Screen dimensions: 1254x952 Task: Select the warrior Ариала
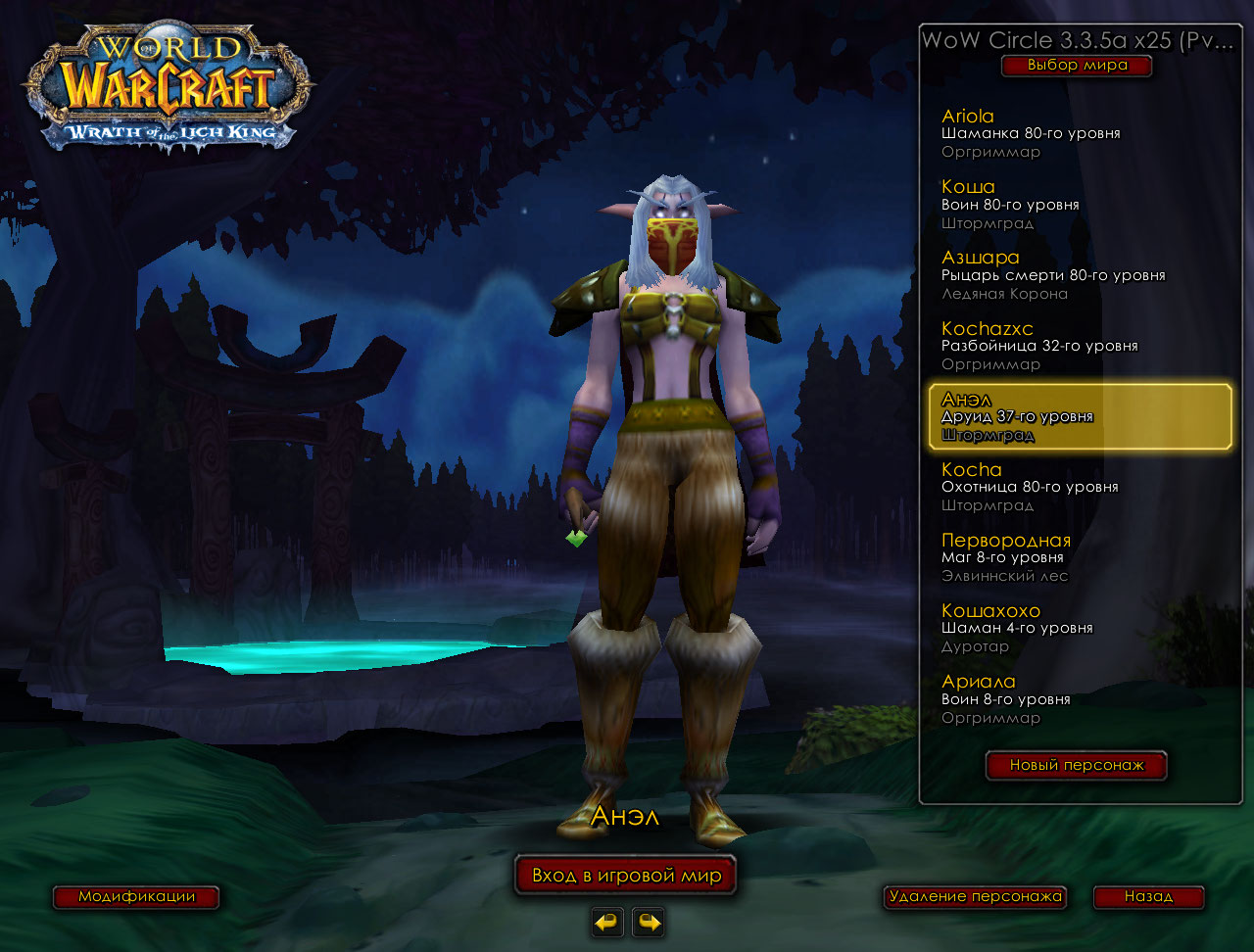pos(1078,698)
